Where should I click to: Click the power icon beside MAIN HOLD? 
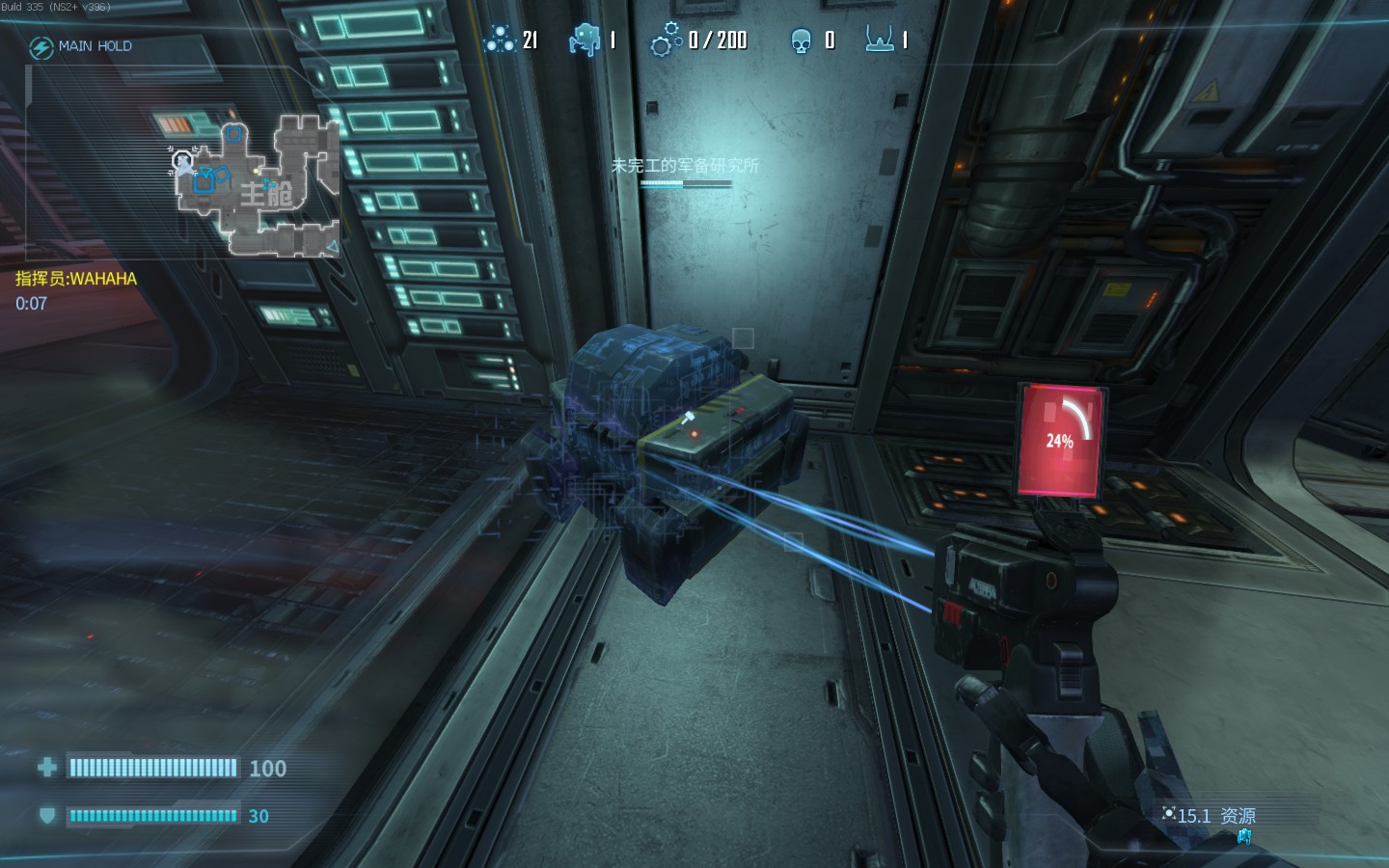point(41,47)
